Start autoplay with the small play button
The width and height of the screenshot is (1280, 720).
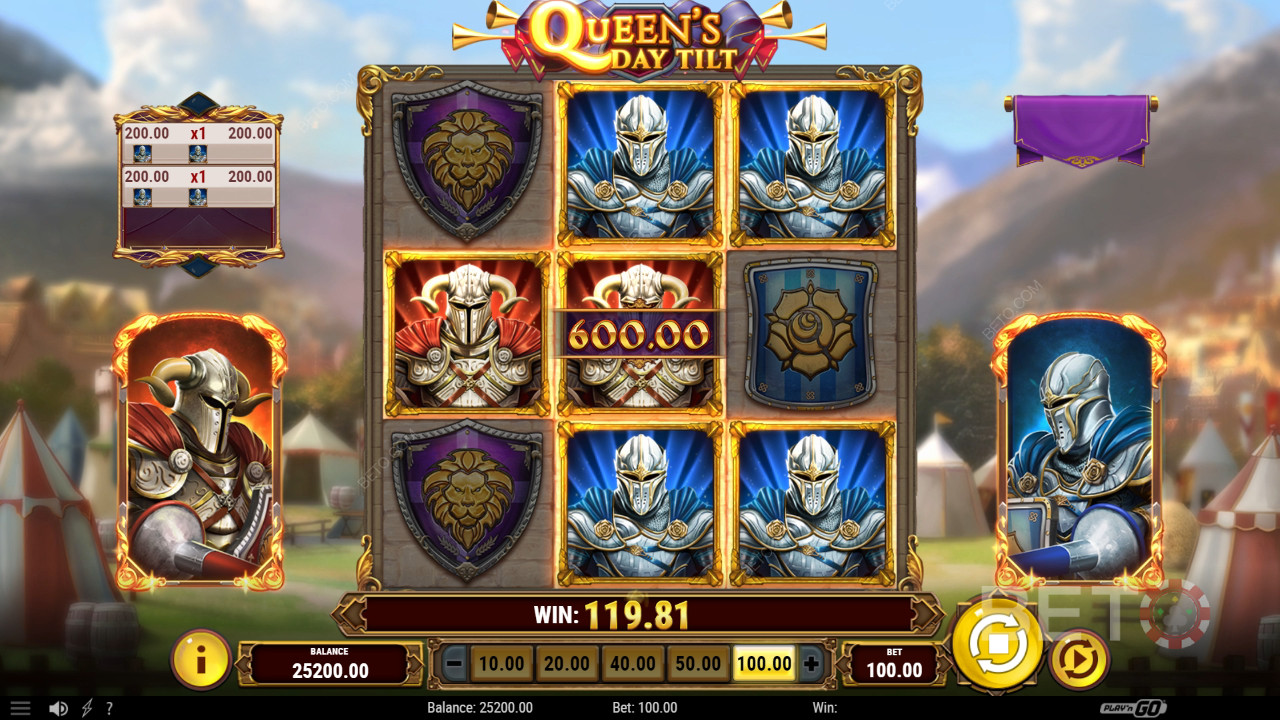pyautogui.click(x=1079, y=660)
